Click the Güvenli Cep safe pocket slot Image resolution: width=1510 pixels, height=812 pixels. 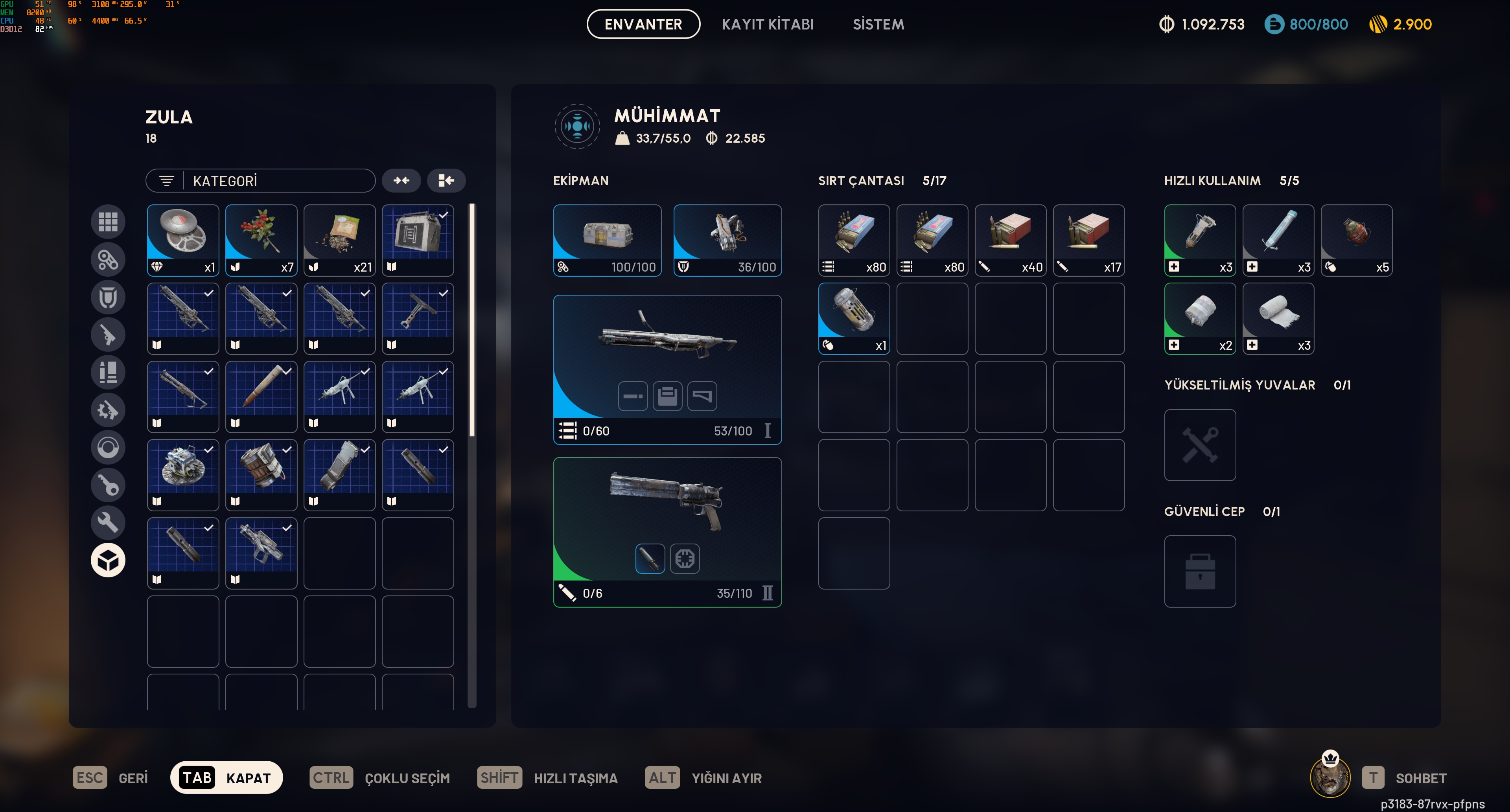click(x=1200, y=571)
